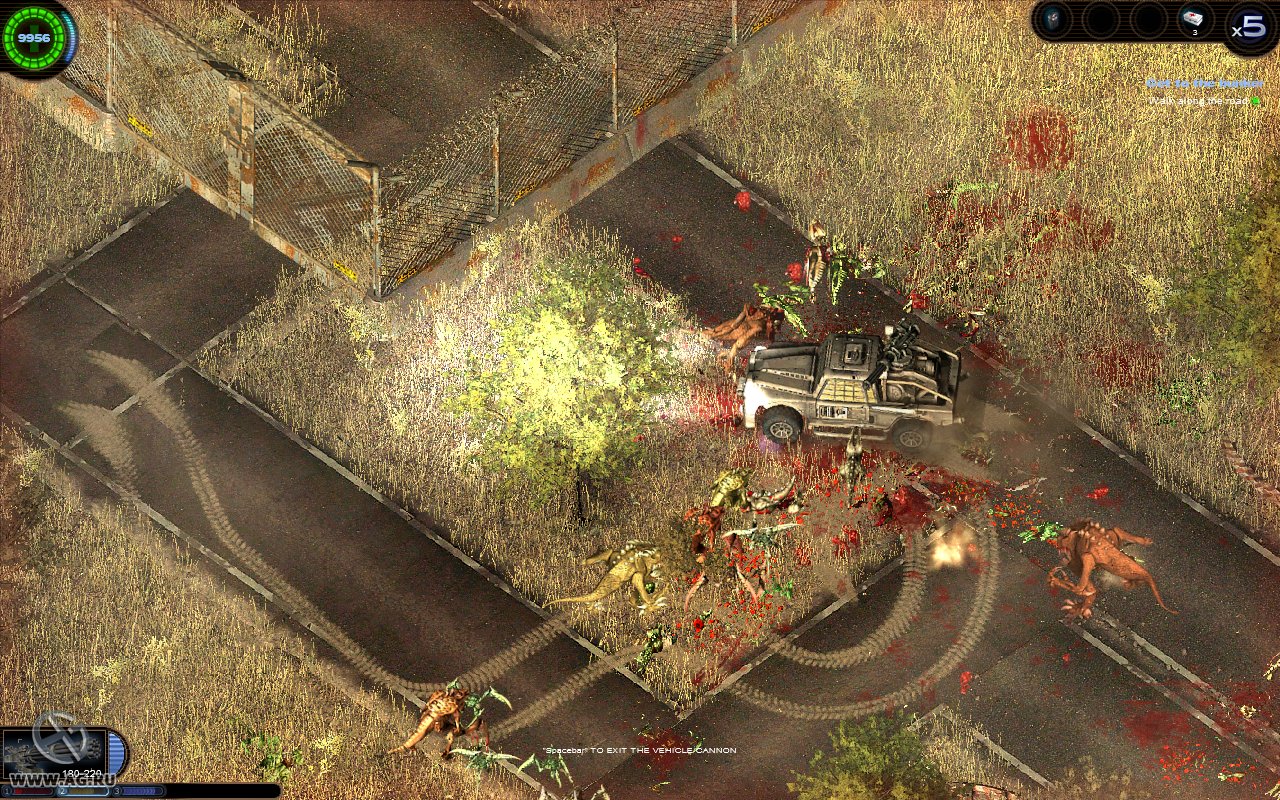Click the green health ring showing 9956
The image size is (1280, 800).
[34, 37]
